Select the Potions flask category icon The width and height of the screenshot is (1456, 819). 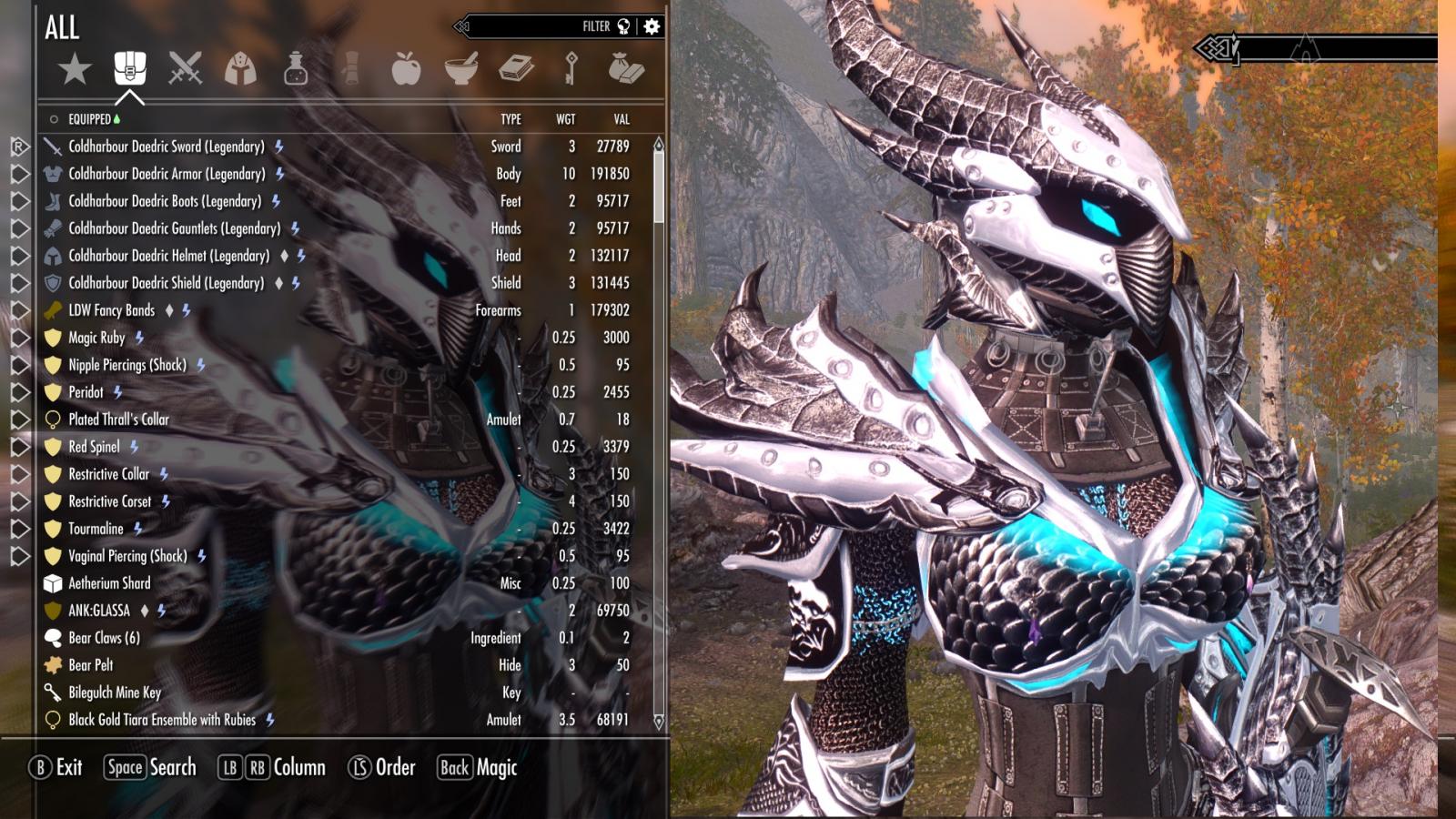[x=295, y=68]
